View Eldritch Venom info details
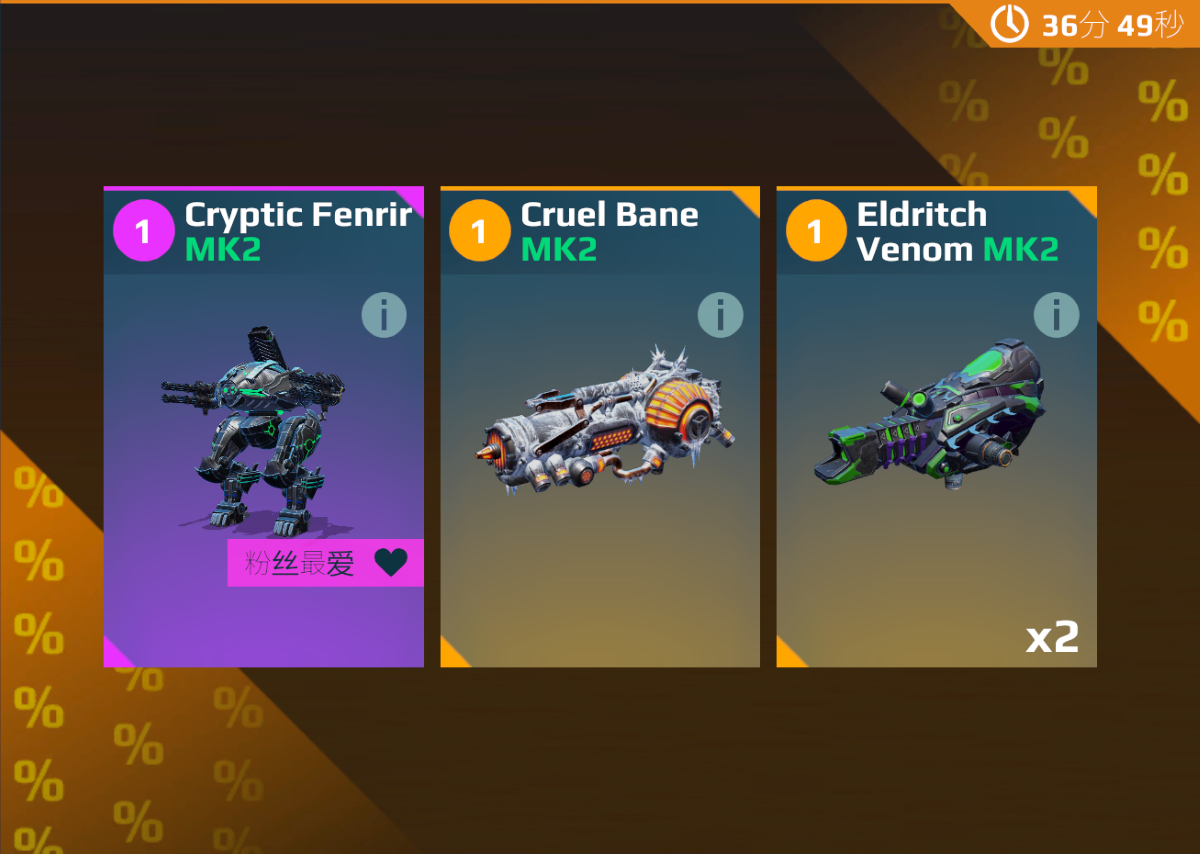The image size is (1200, 854). (x=1056, y=316)
